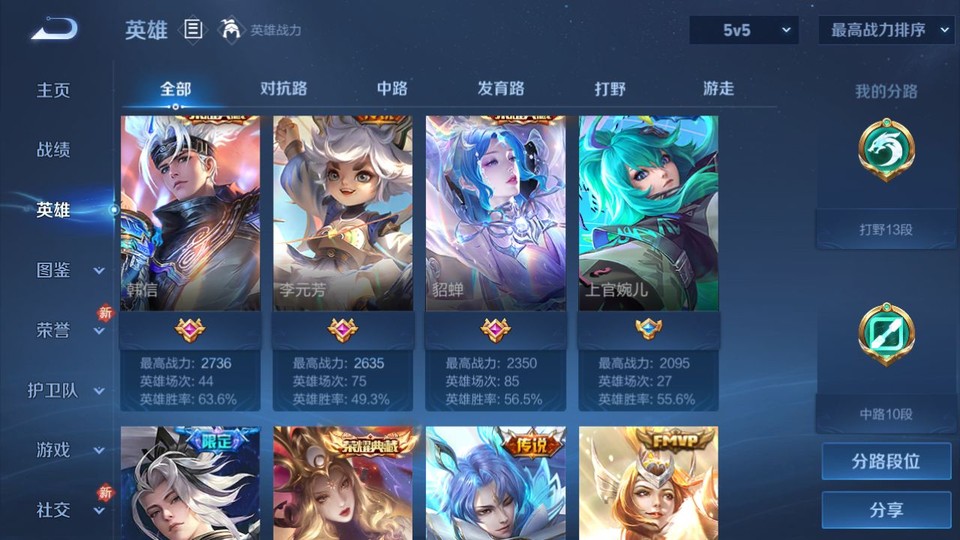Open the 最高战力排序 sort dropdown
This screenshot has height=540, width=960.
886,30
